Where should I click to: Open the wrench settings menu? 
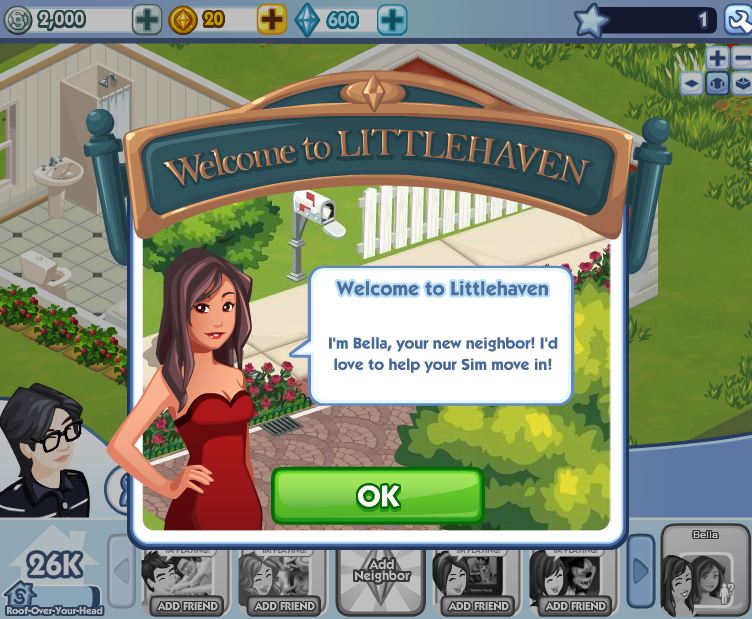[x=737, y=19]
